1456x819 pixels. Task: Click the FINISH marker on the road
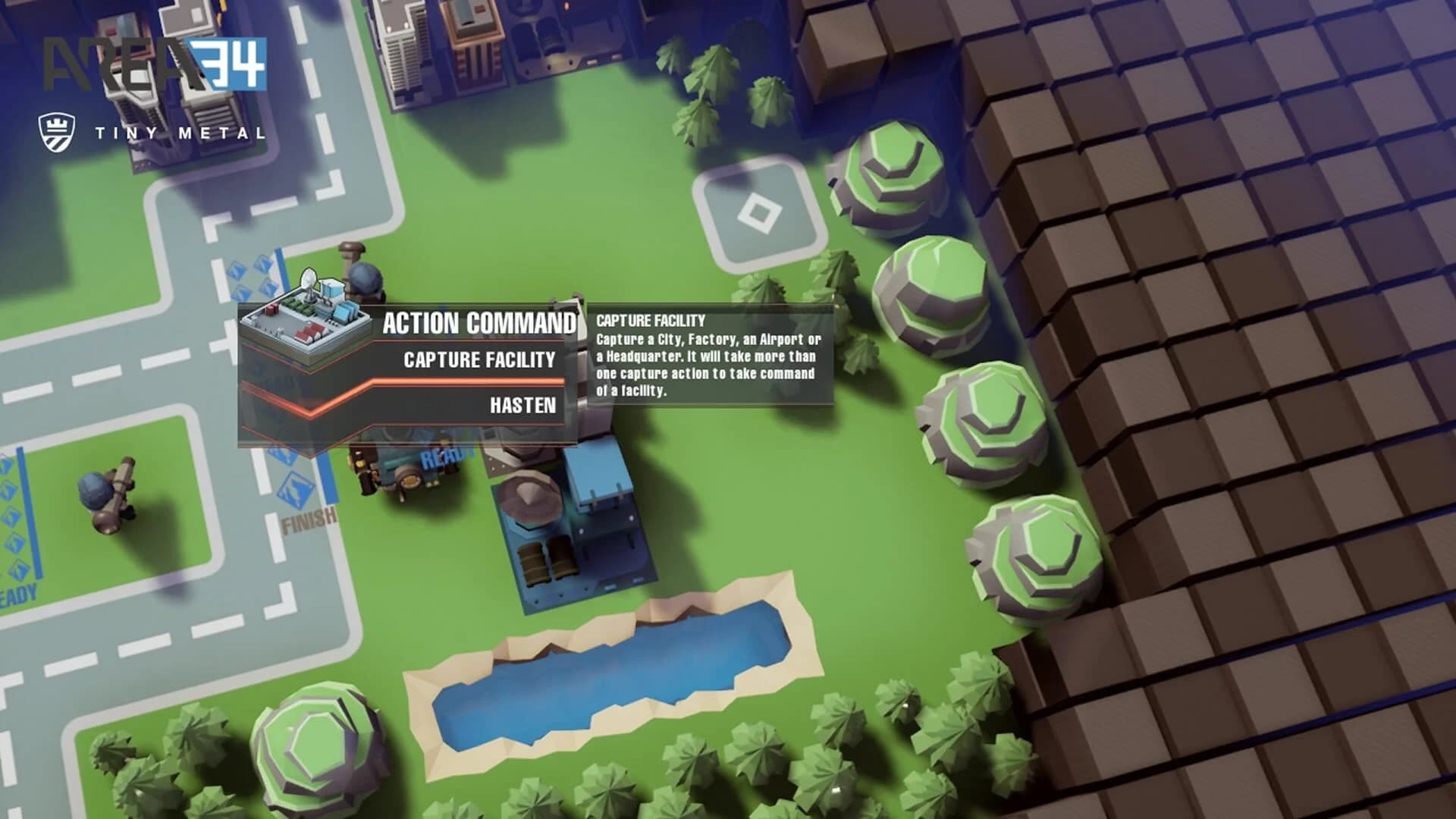point(307,523)
